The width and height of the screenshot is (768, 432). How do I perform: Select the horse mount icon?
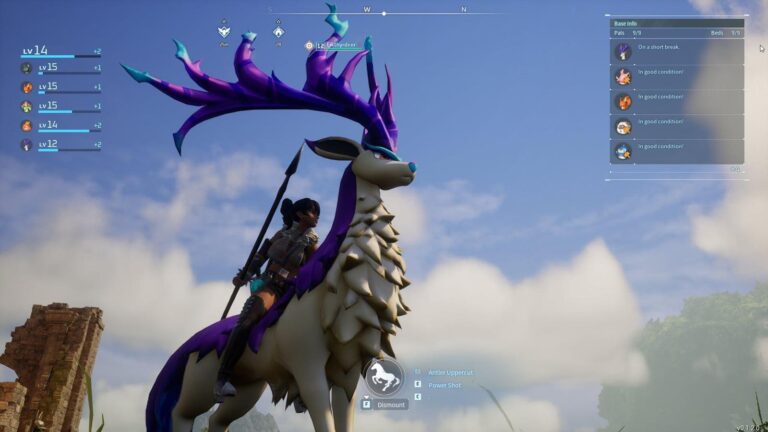pyautogui.click(x=384, y=377)
